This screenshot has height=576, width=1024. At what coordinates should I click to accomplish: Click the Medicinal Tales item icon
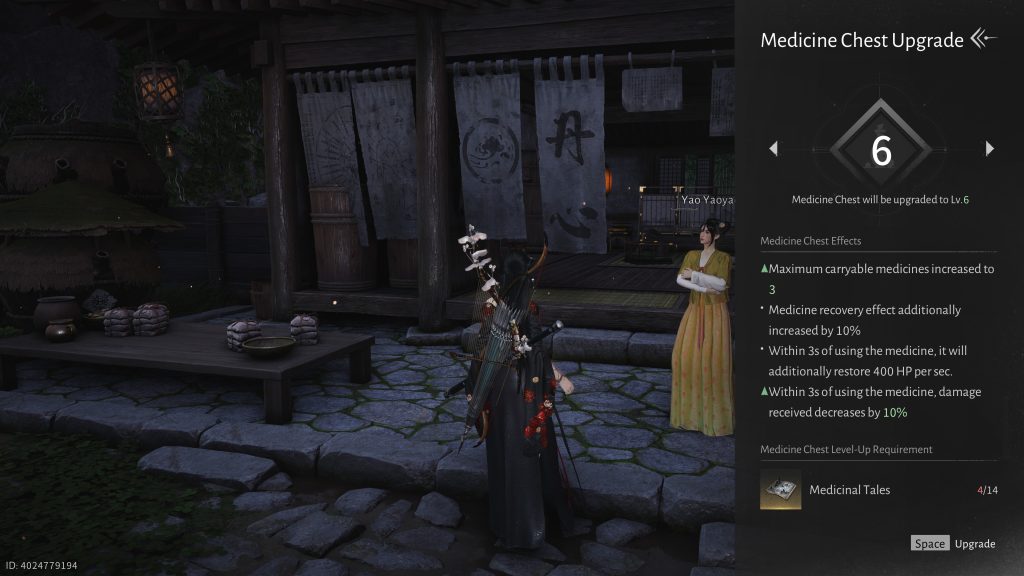(780, 490)
